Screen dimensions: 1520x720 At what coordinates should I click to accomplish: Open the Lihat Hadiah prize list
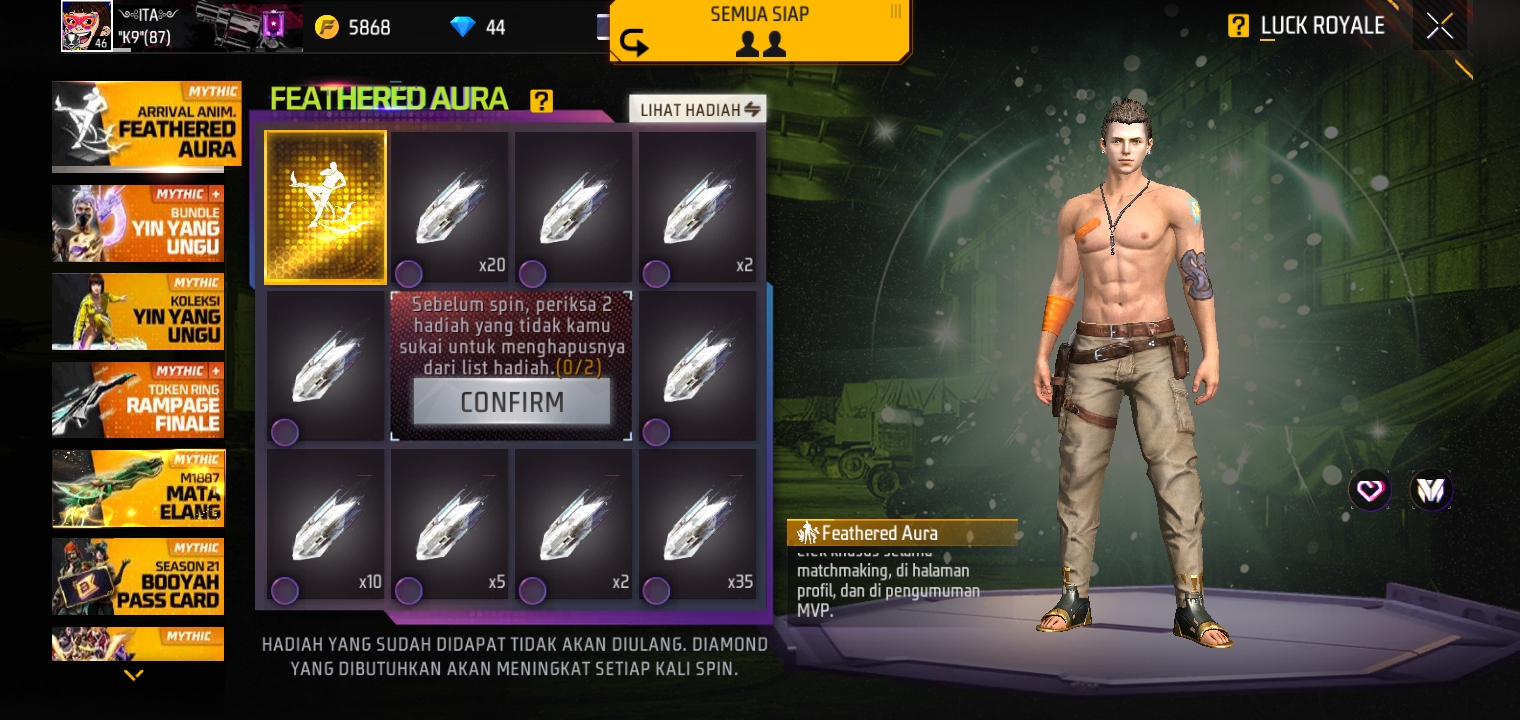(x=697, y=109)
